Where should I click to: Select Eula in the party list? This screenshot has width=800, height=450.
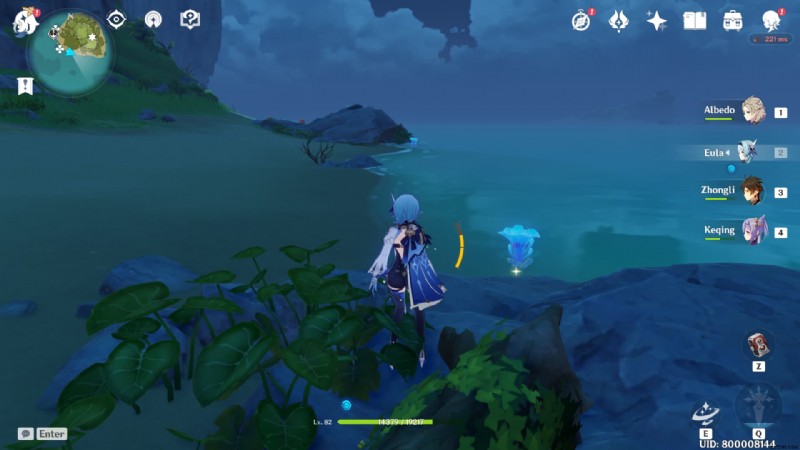[x=748, y=152]
